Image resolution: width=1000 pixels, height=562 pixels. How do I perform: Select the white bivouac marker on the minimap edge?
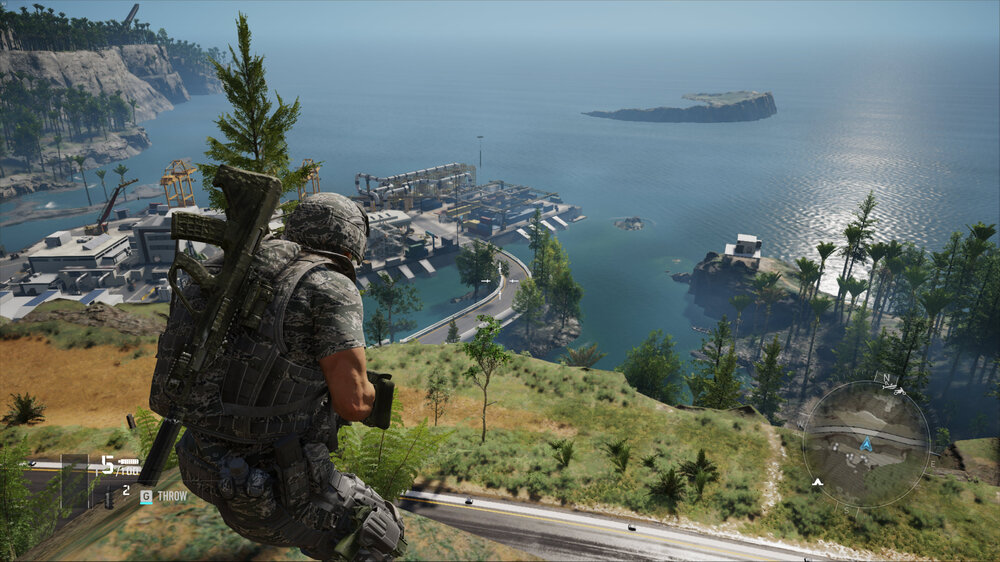point(817,482)
